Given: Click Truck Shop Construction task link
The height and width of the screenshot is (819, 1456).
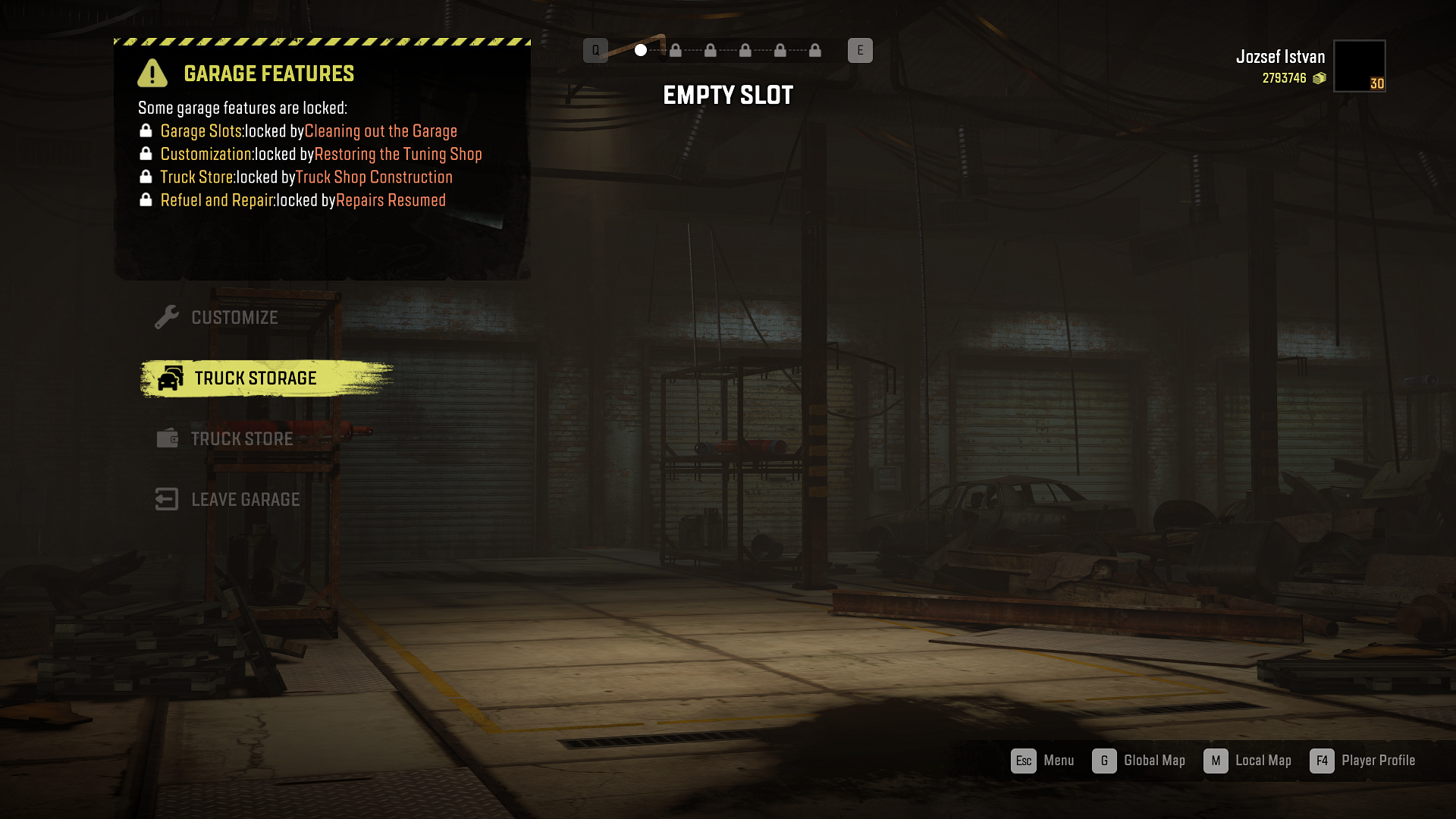Looking at the screenshot, I should (x=374, y=177).
